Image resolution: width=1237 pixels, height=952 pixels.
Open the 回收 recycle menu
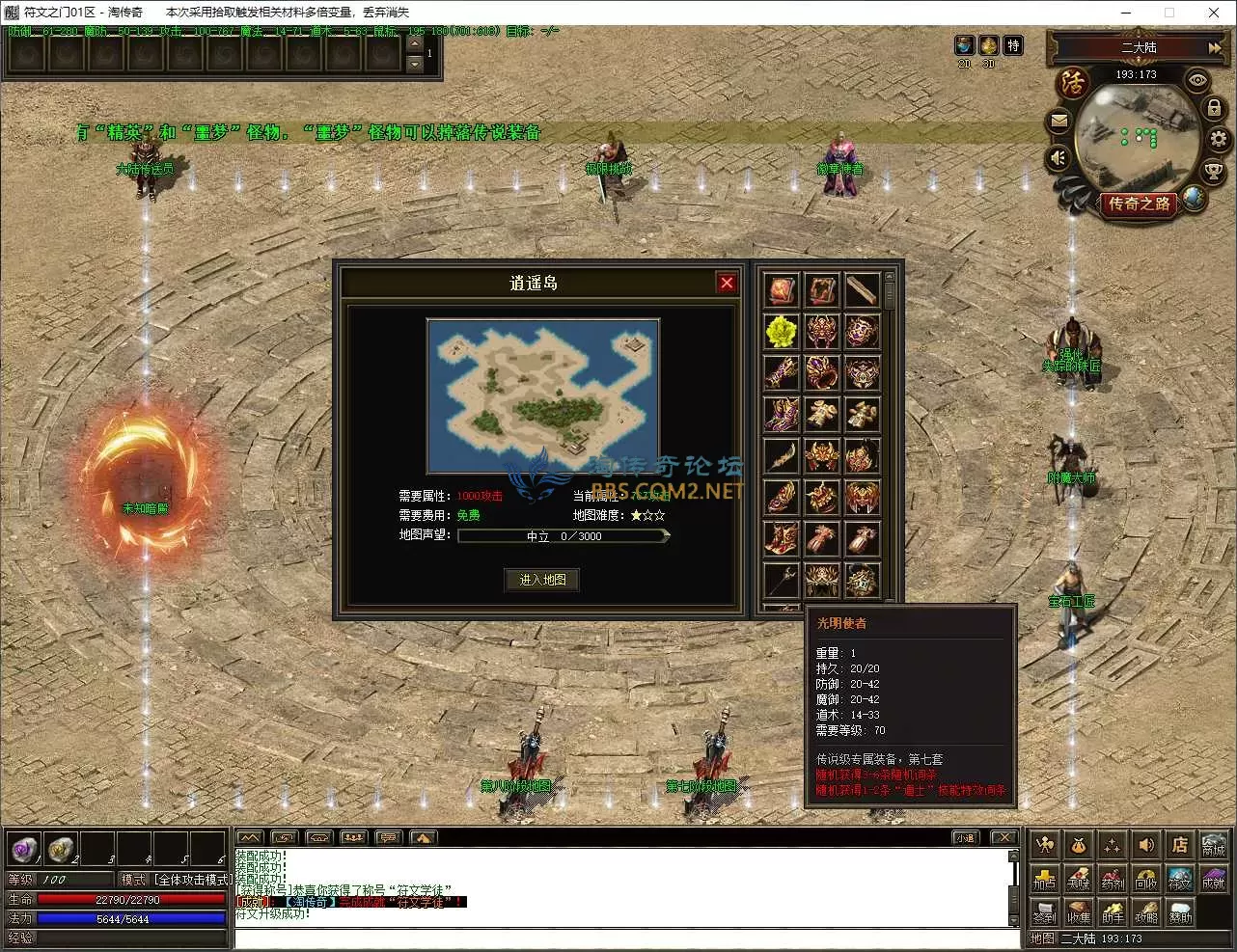tap(1145, 878)
